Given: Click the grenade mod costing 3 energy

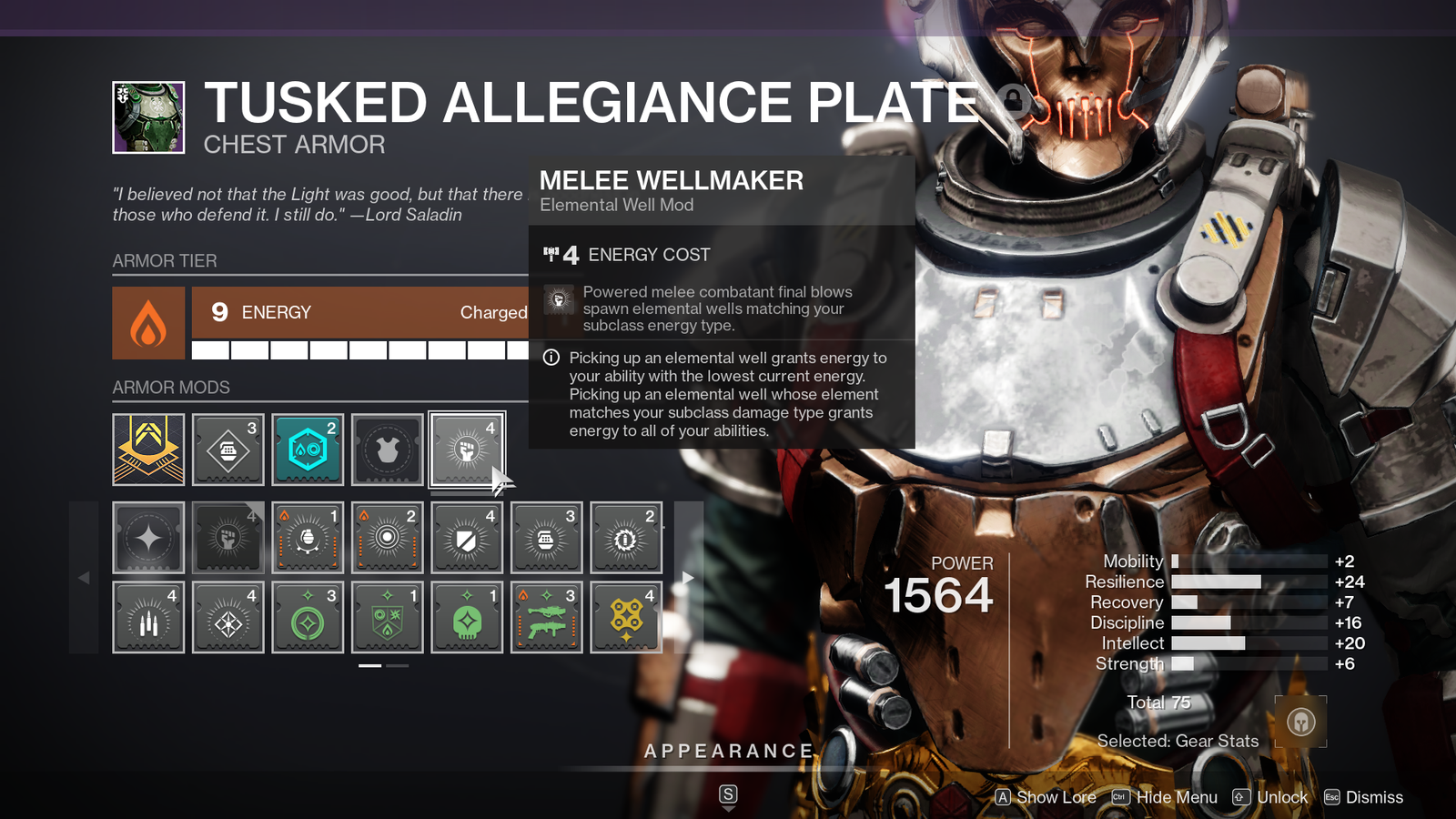Looking at the screenshot, I should point(546,537).
